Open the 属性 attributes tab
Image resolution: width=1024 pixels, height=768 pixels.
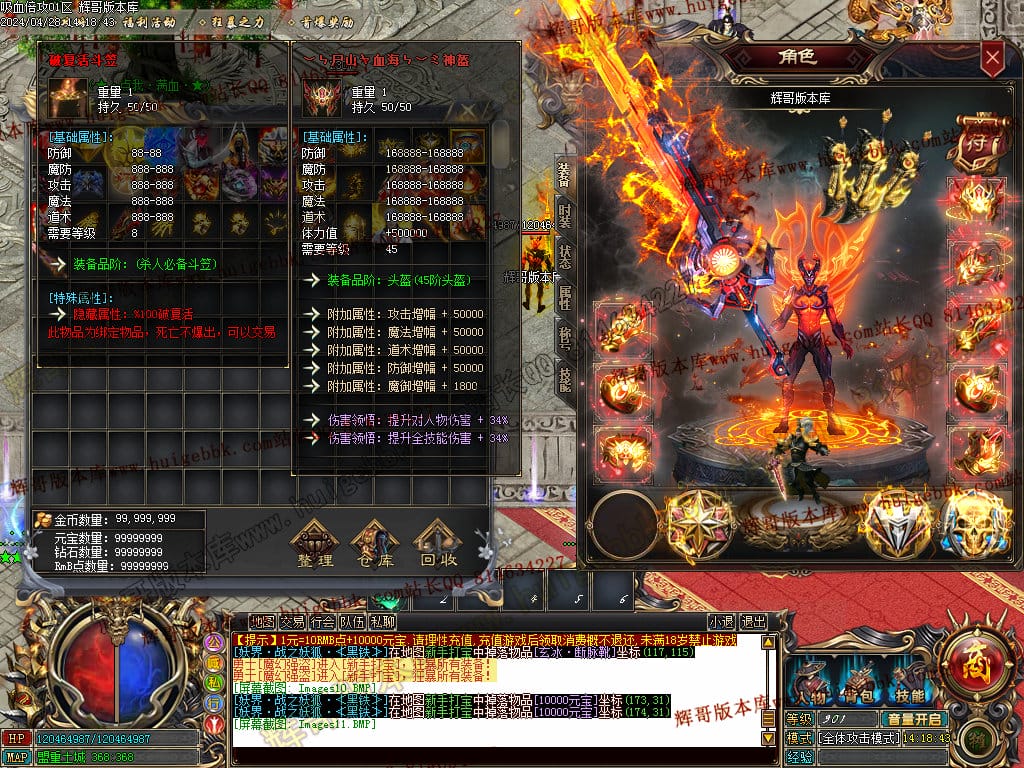[x=564, y=298]
